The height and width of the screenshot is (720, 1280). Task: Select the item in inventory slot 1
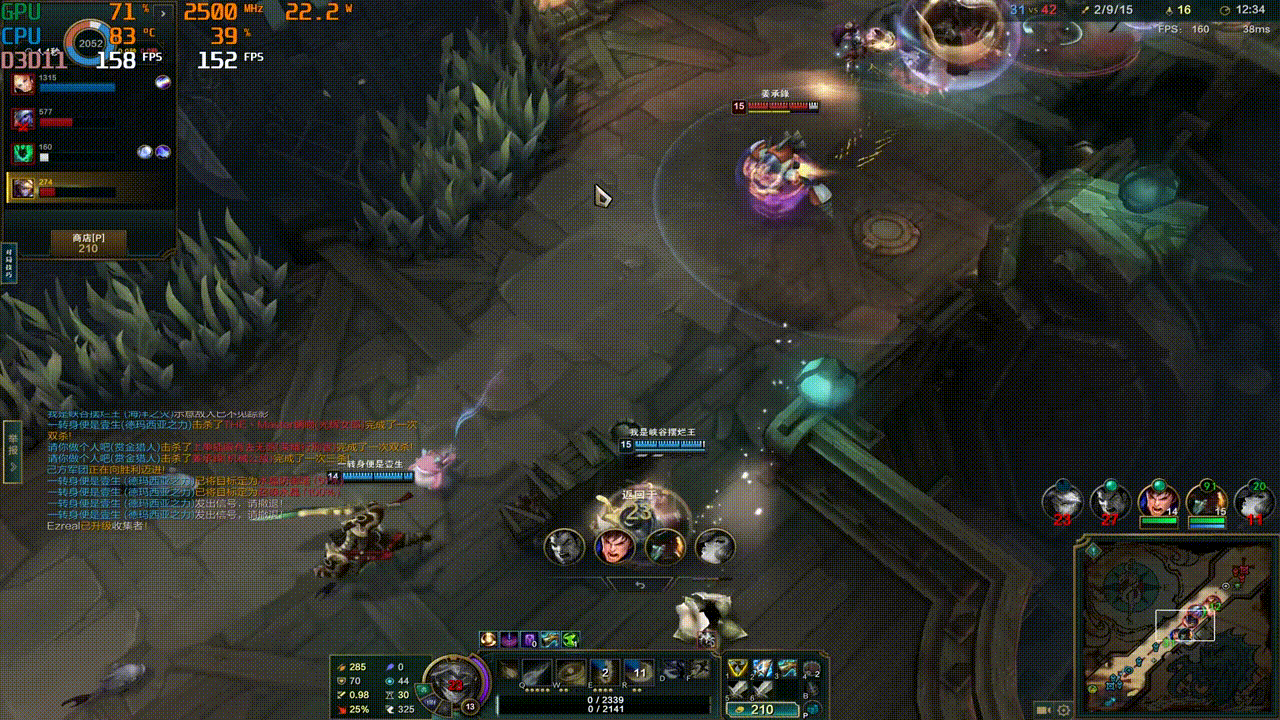click(737, 668)
